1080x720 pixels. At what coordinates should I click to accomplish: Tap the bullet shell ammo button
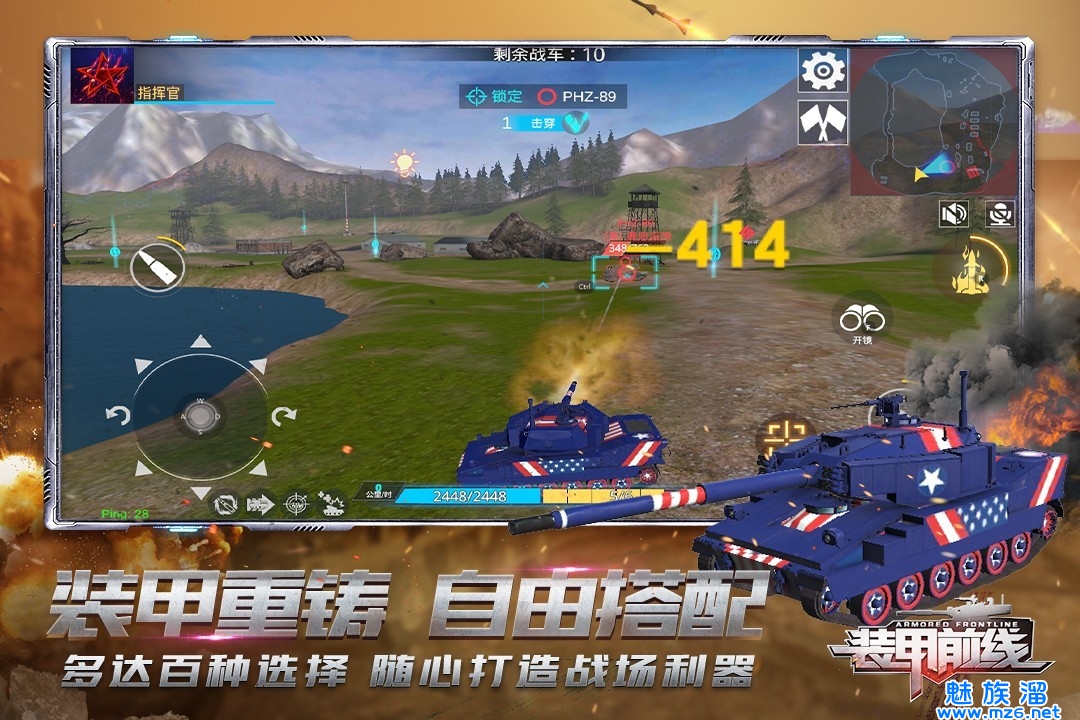(158, 266)
